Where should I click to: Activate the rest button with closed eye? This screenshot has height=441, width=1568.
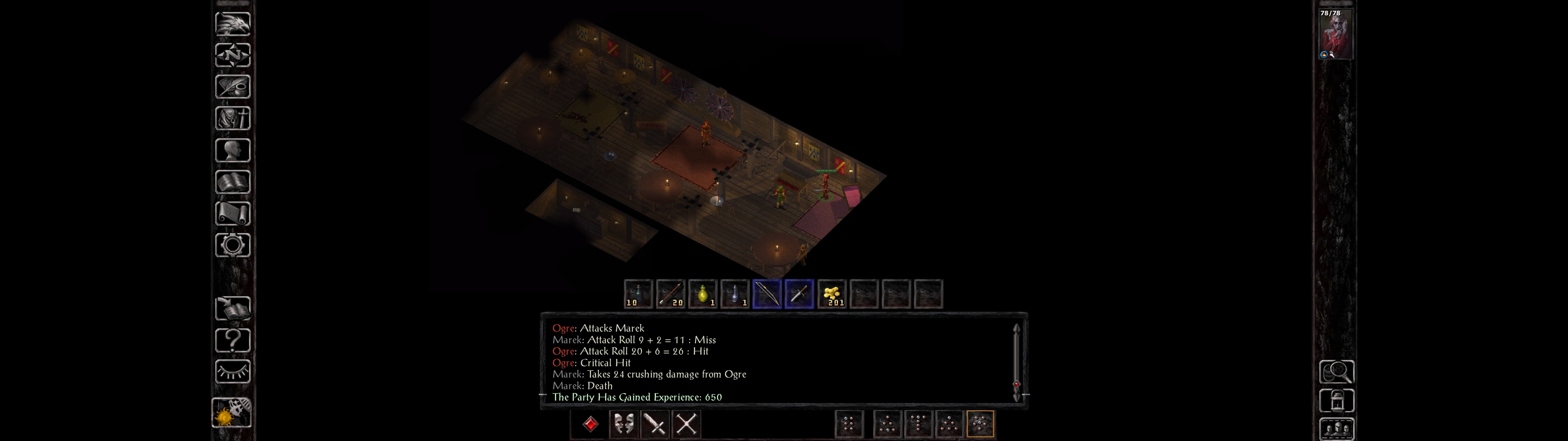coord(232,371)
